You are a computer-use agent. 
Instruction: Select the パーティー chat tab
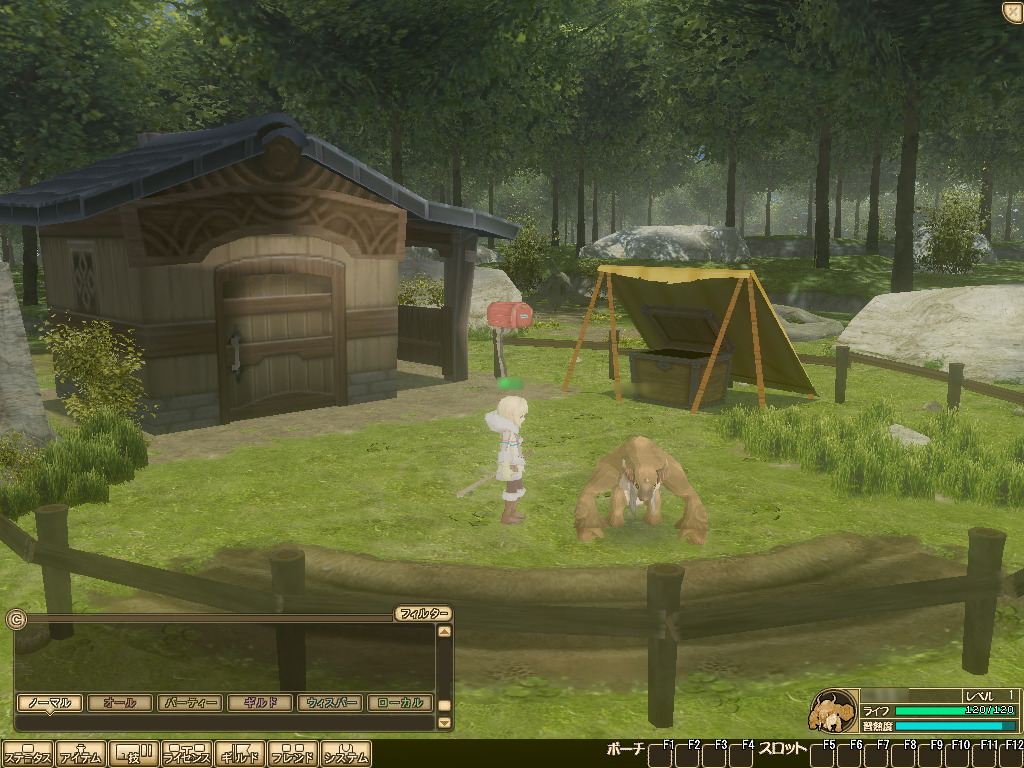(x=189, y=703)
